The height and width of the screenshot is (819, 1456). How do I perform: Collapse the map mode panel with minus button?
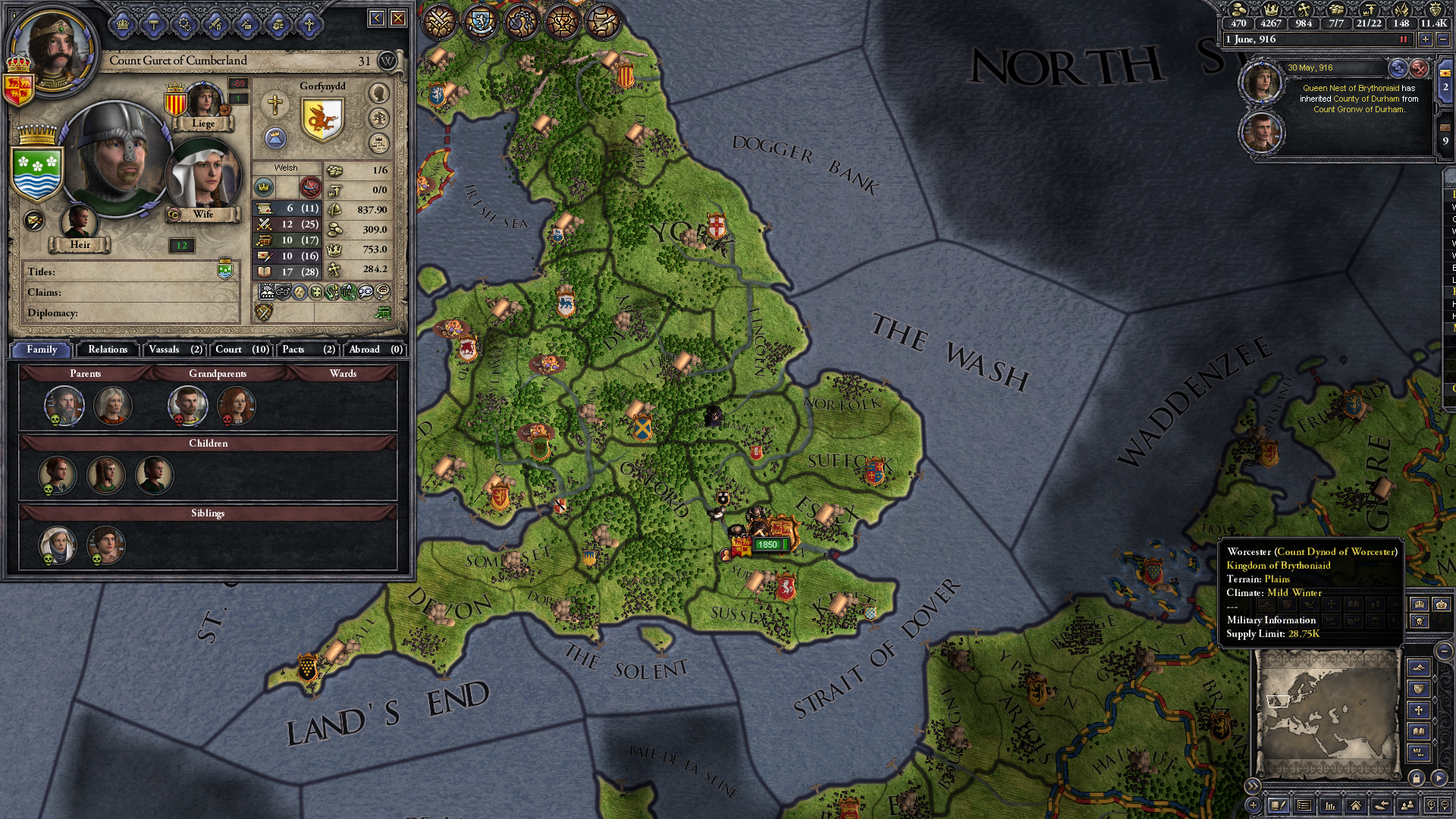click(1443, 651)
